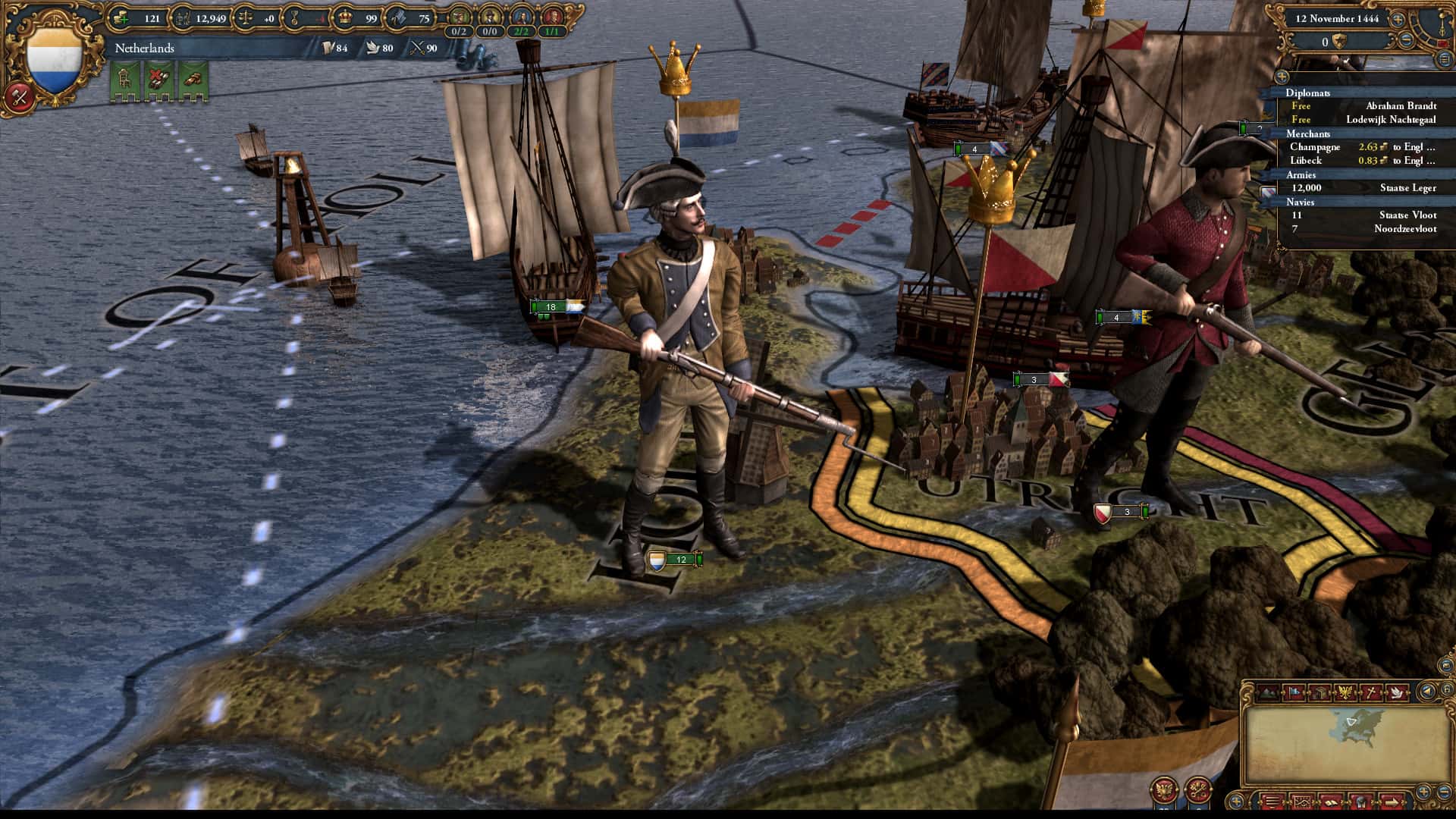This screenshot has width=1456, height=819.
Task: Click the stability scales icon on the top bar
Action: (x=244, y=17)
